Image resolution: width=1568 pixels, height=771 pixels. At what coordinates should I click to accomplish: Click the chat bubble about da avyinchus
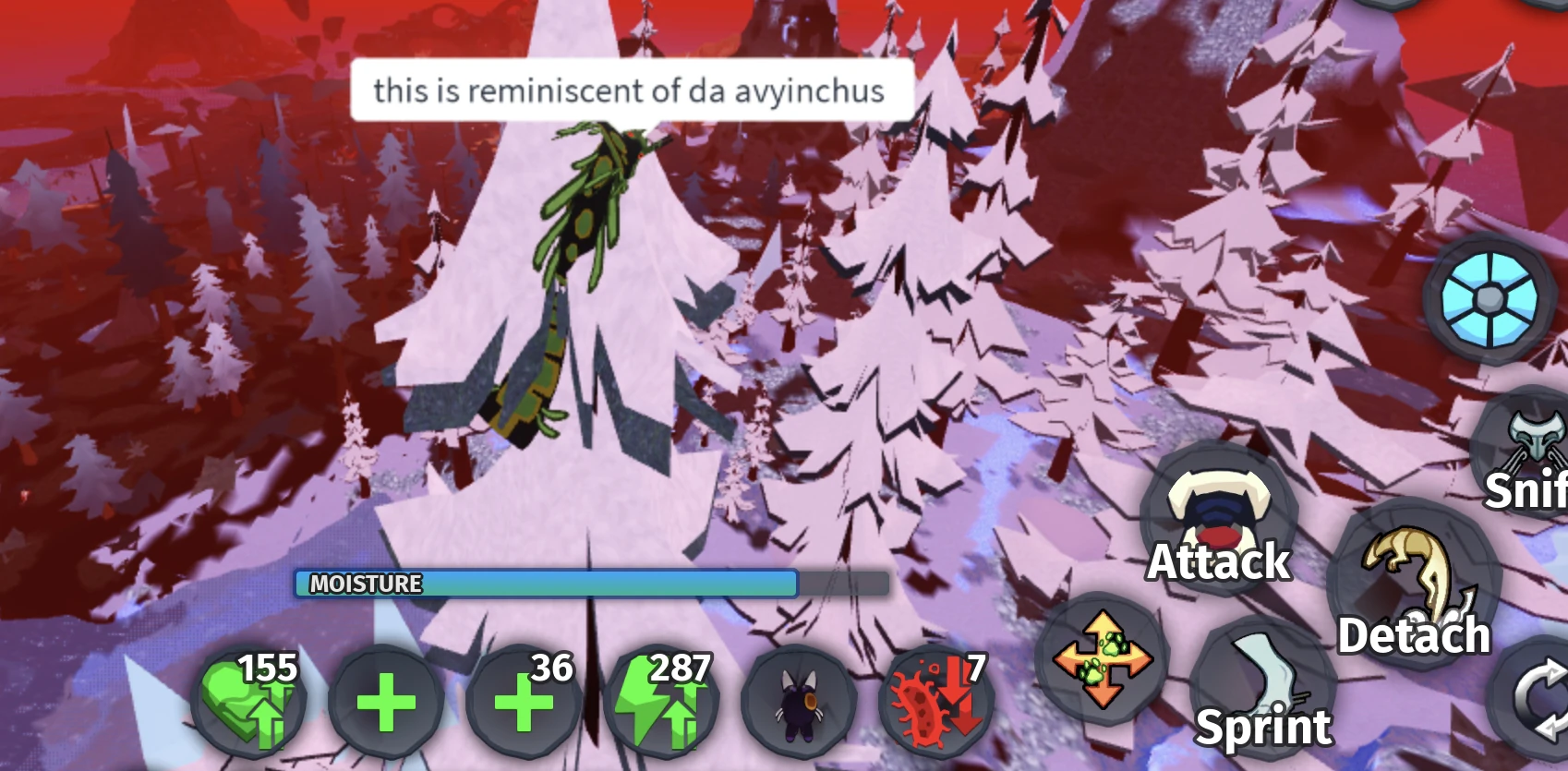click(632, 90)
